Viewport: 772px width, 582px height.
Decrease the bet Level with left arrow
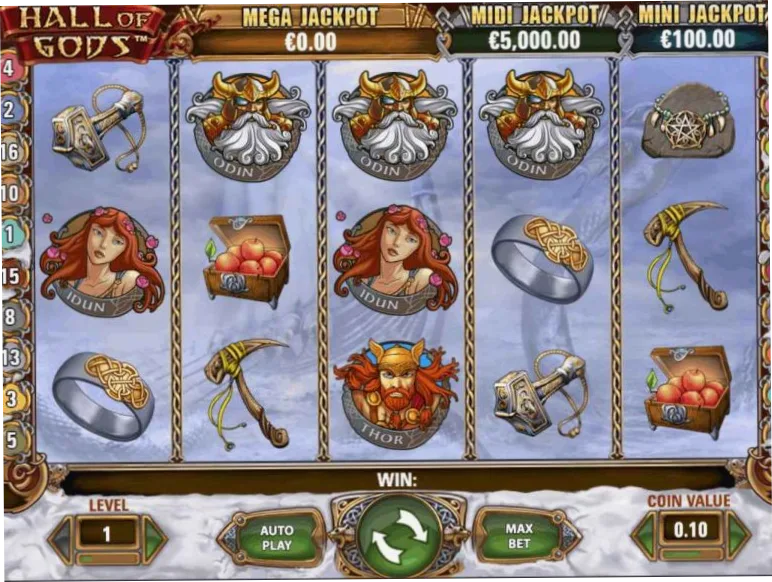[x=62, y=538]
